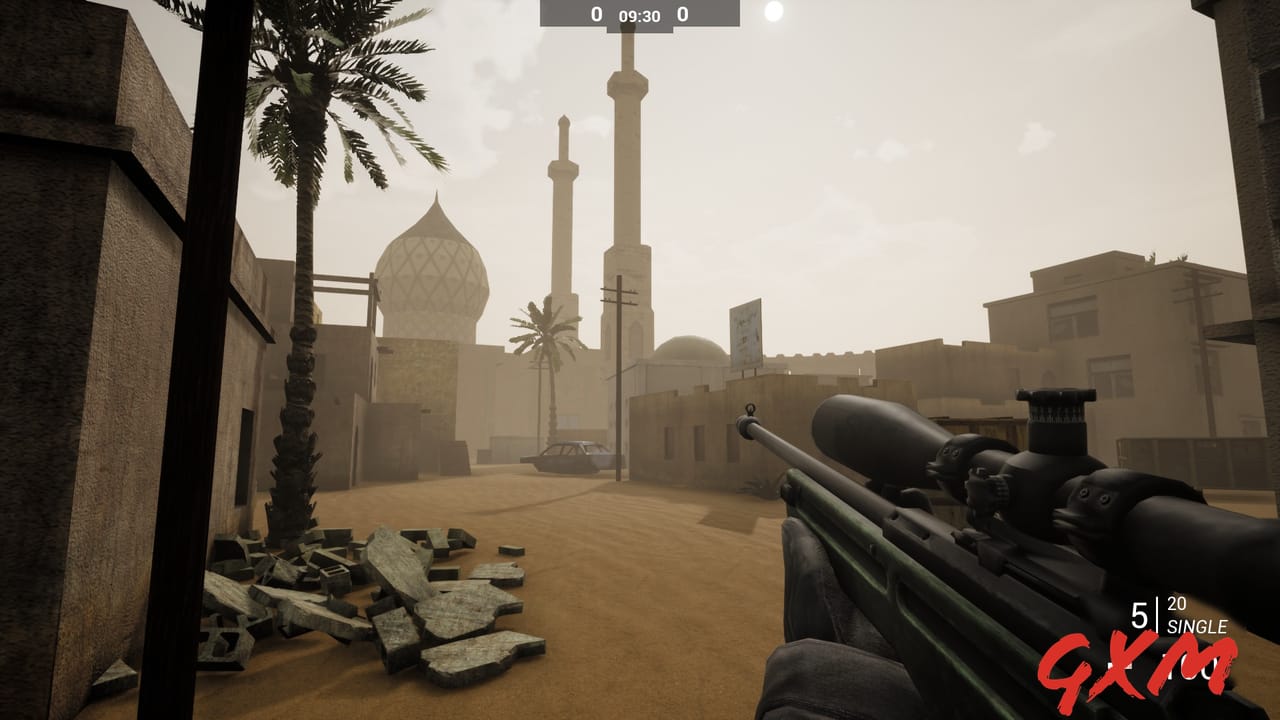
Task: Toggle the SINGLE fire mode indicator
Action: (1197, 624)
